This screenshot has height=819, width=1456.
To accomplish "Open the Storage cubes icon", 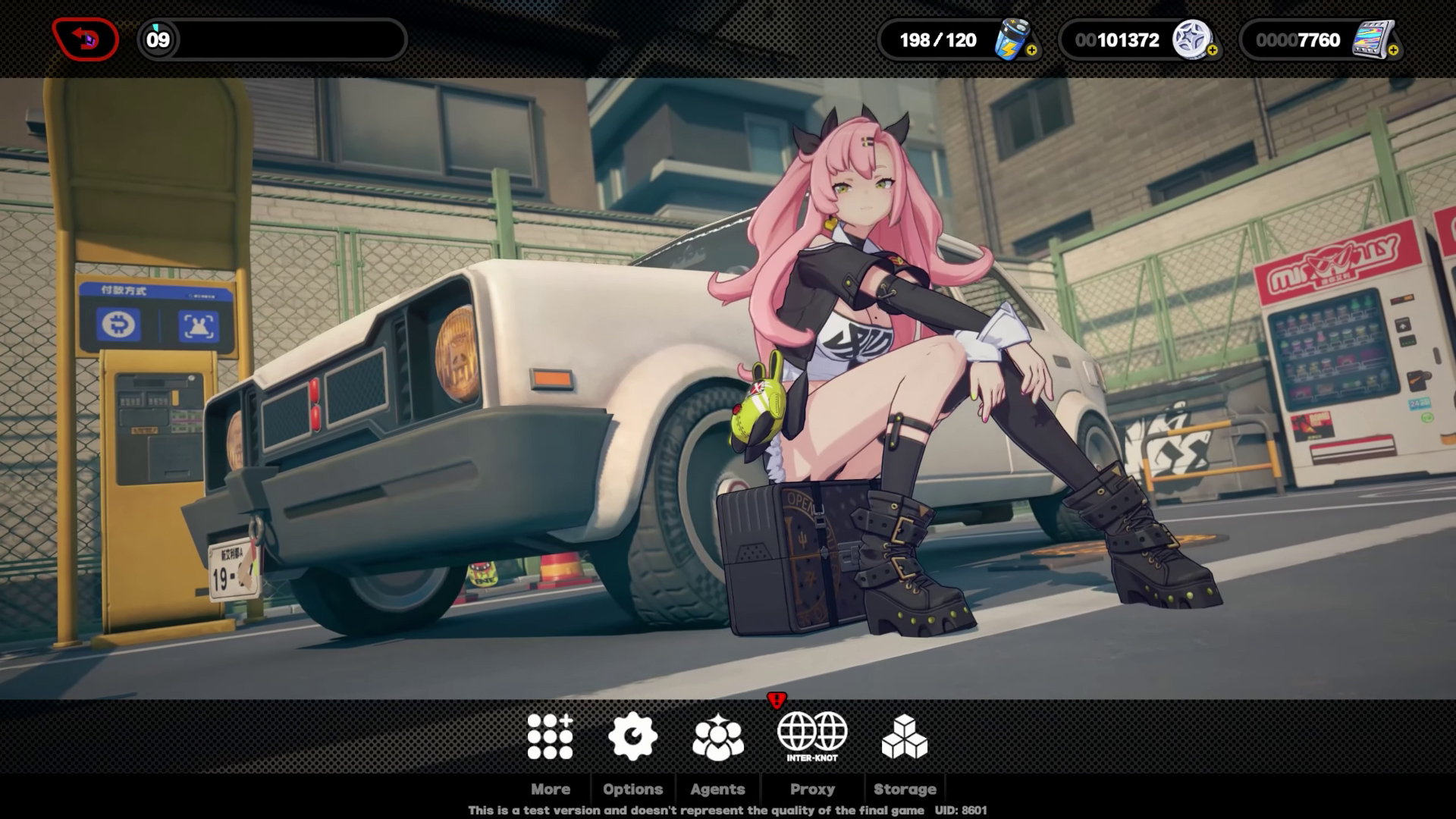I will tap(904, 736).
